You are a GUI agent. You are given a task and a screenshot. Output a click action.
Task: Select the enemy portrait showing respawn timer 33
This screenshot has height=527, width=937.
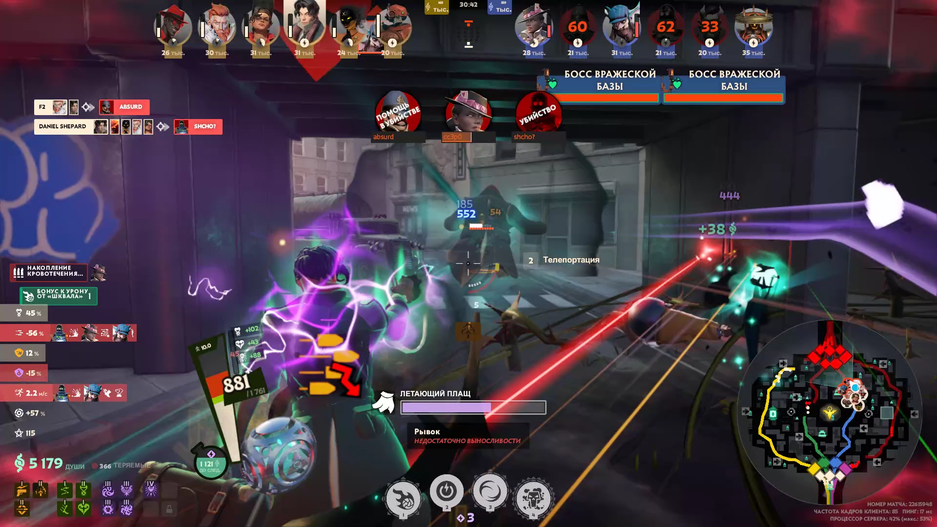tap(709, 27)
